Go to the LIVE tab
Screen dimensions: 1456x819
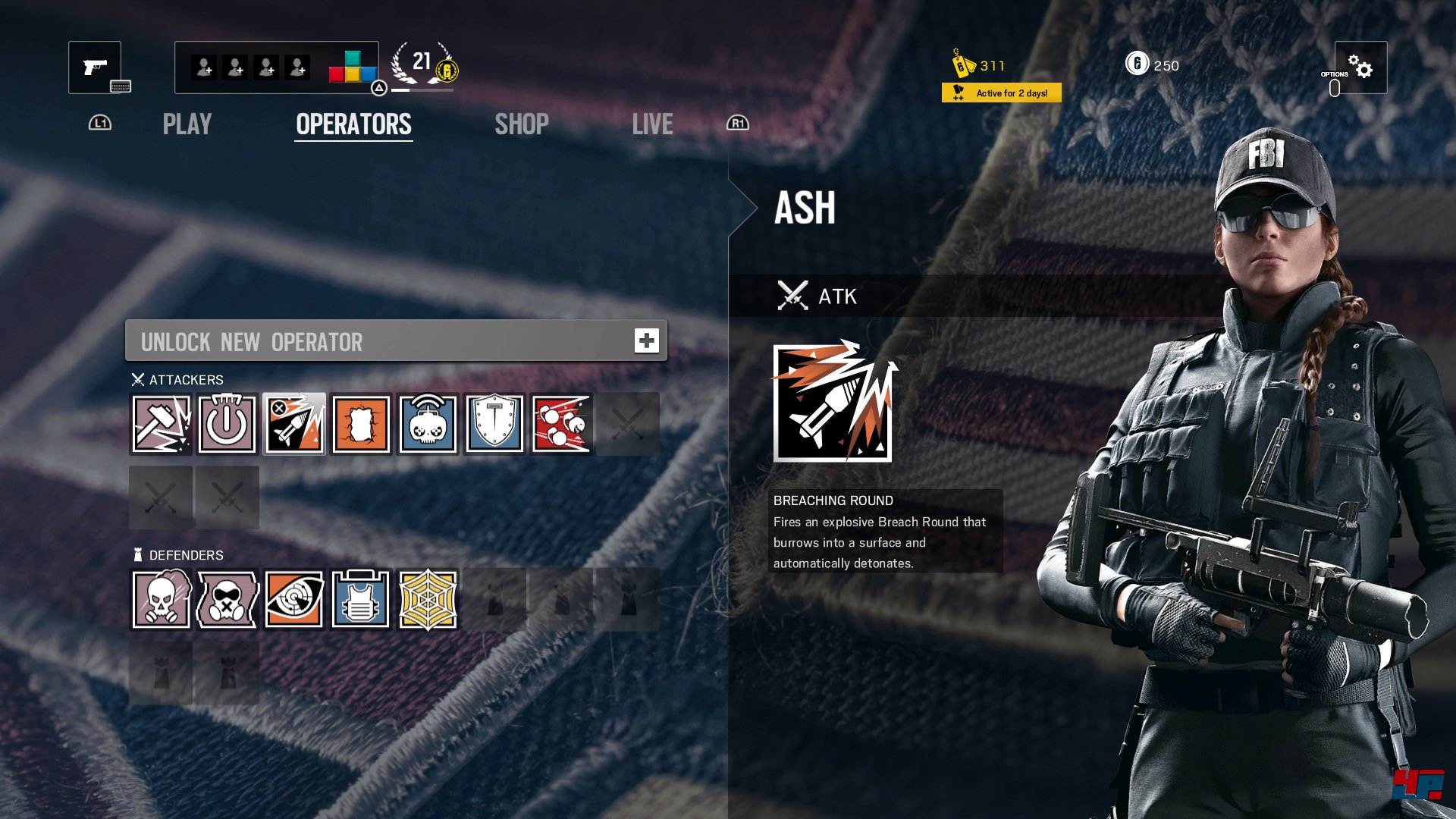[652, 124]
